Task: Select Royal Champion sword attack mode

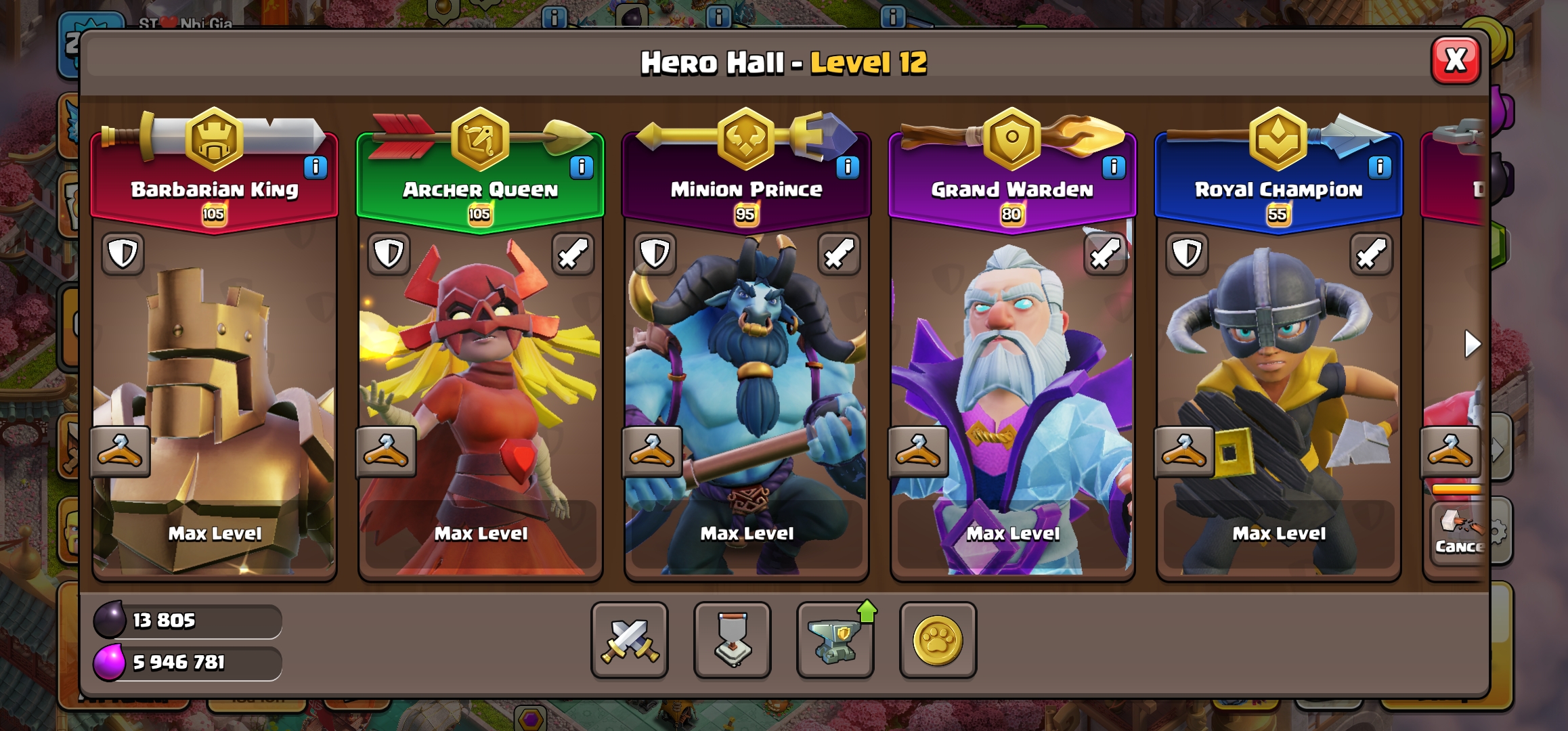Action: coord(1371,254)
